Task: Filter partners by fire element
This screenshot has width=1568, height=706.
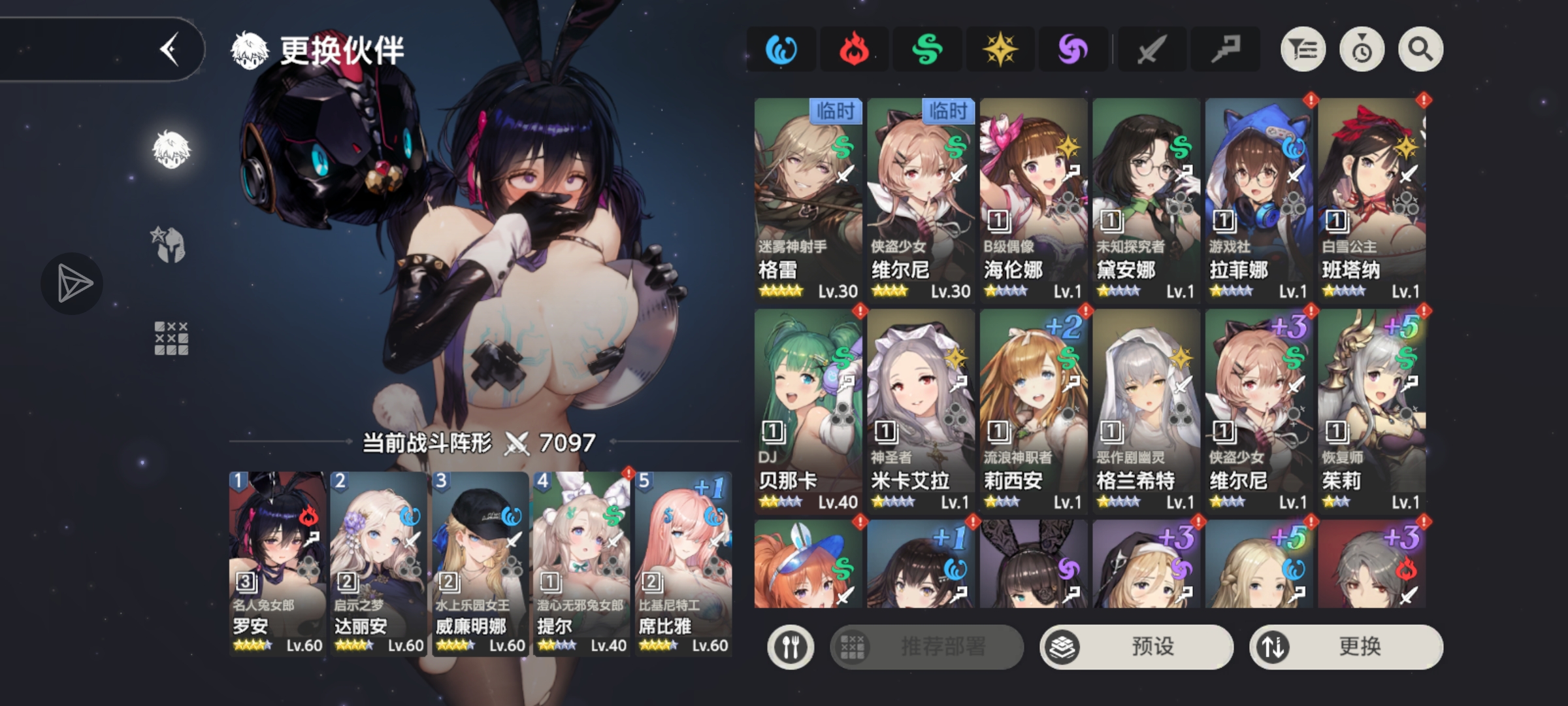Action: (854, 50)
